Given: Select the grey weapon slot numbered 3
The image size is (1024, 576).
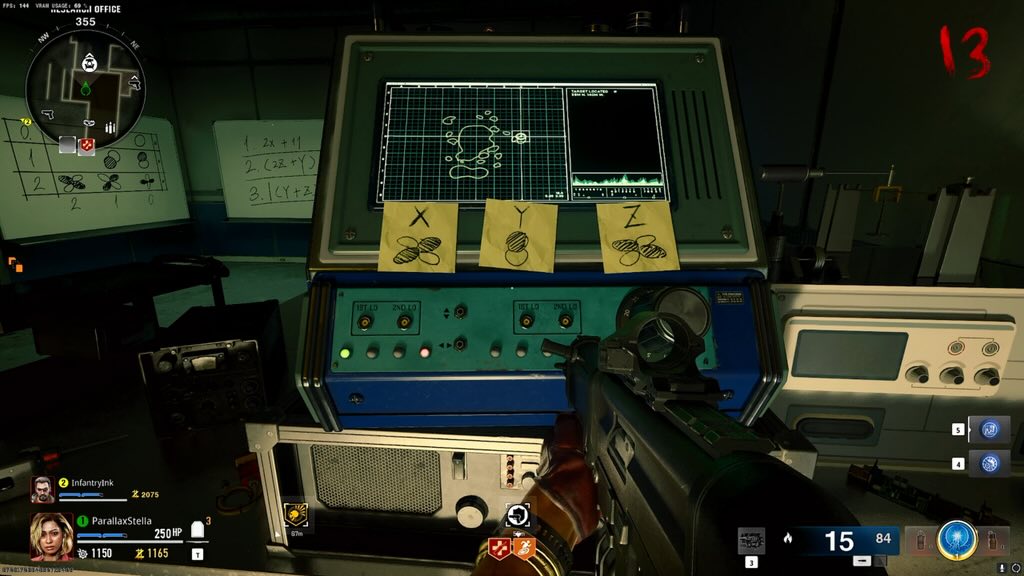Looking at the screenshot, I should click(x=751, y=541).
